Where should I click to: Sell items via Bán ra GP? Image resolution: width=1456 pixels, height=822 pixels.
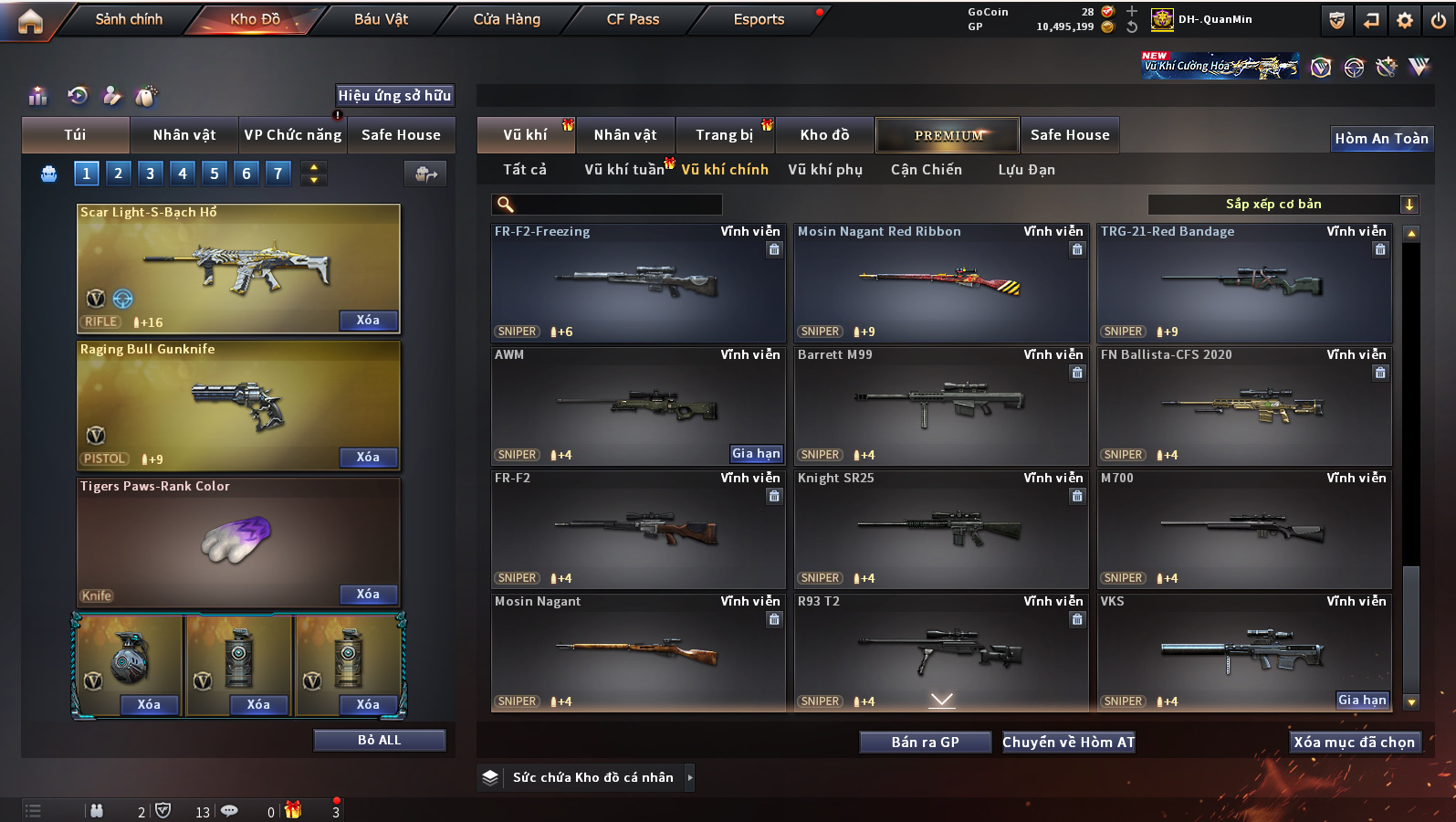pos(925,743)
